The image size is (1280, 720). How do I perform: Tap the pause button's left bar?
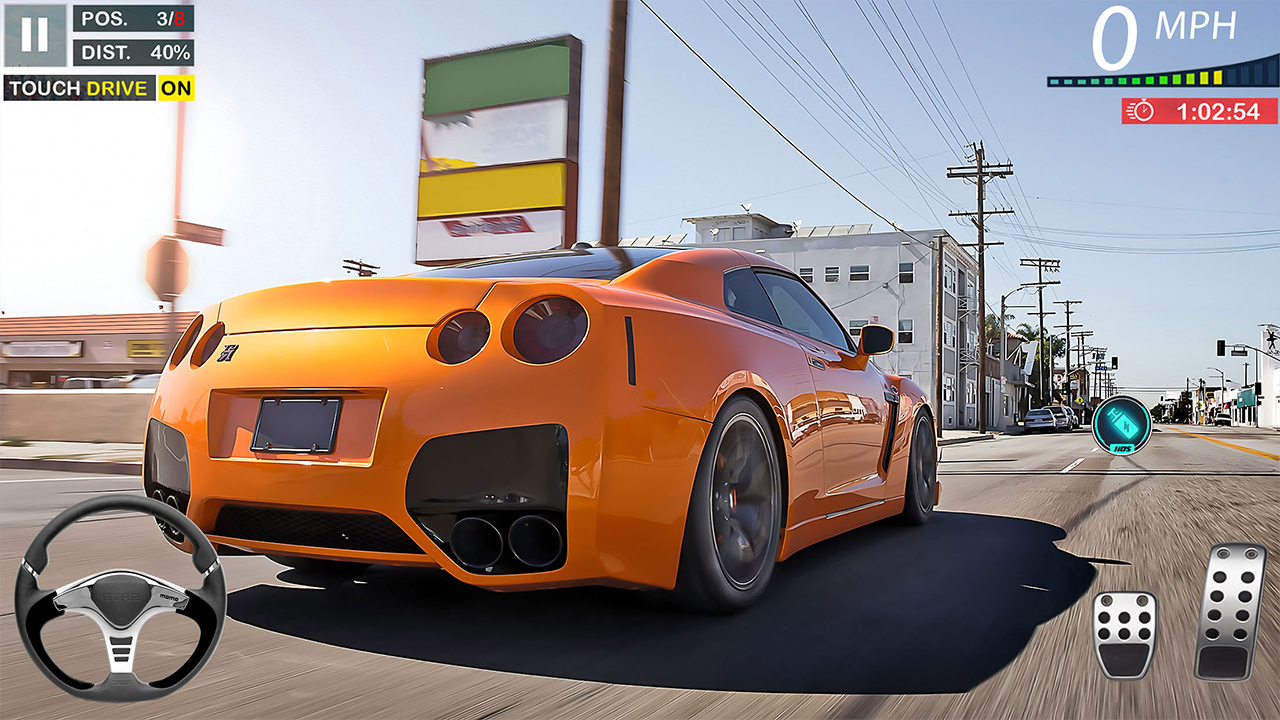pos(26,33)
